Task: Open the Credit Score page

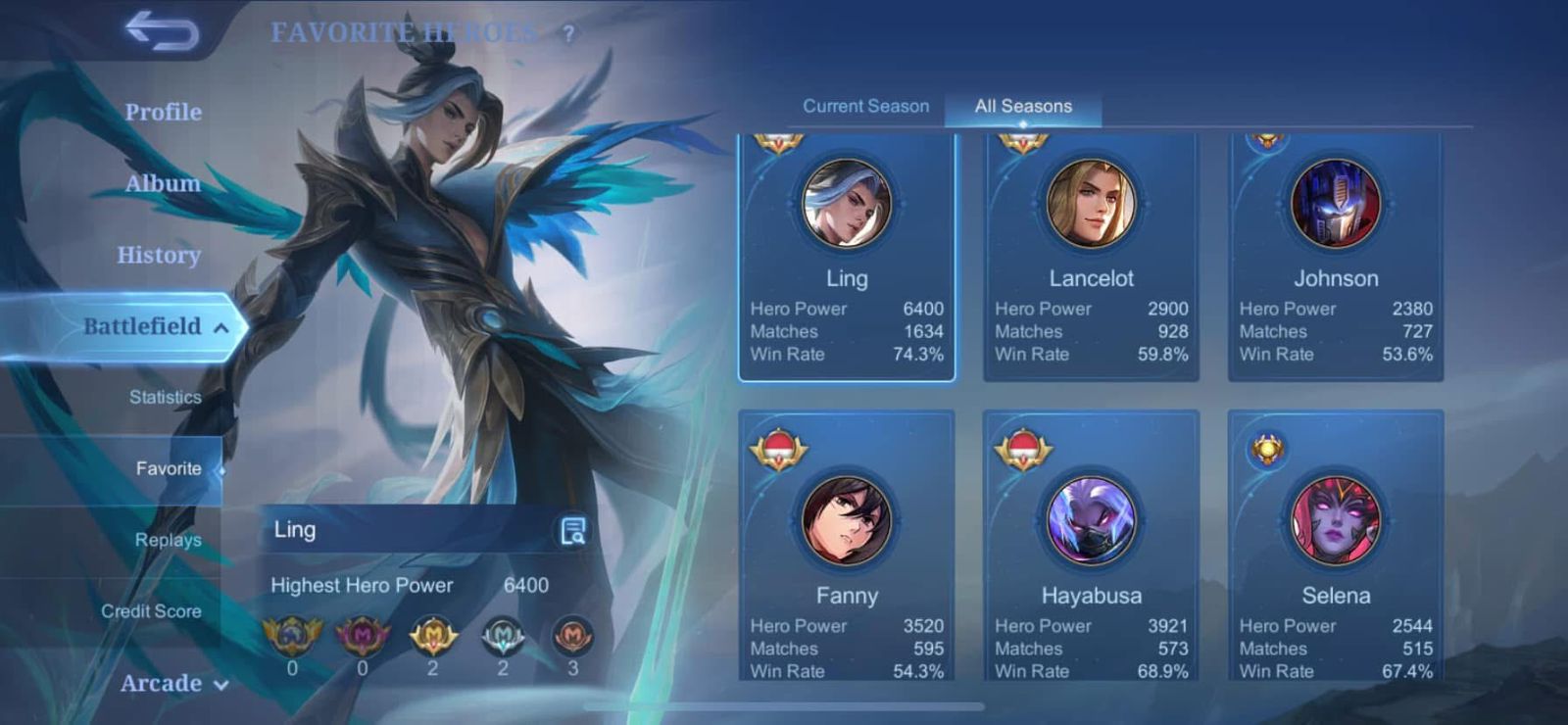Action: 151,611
